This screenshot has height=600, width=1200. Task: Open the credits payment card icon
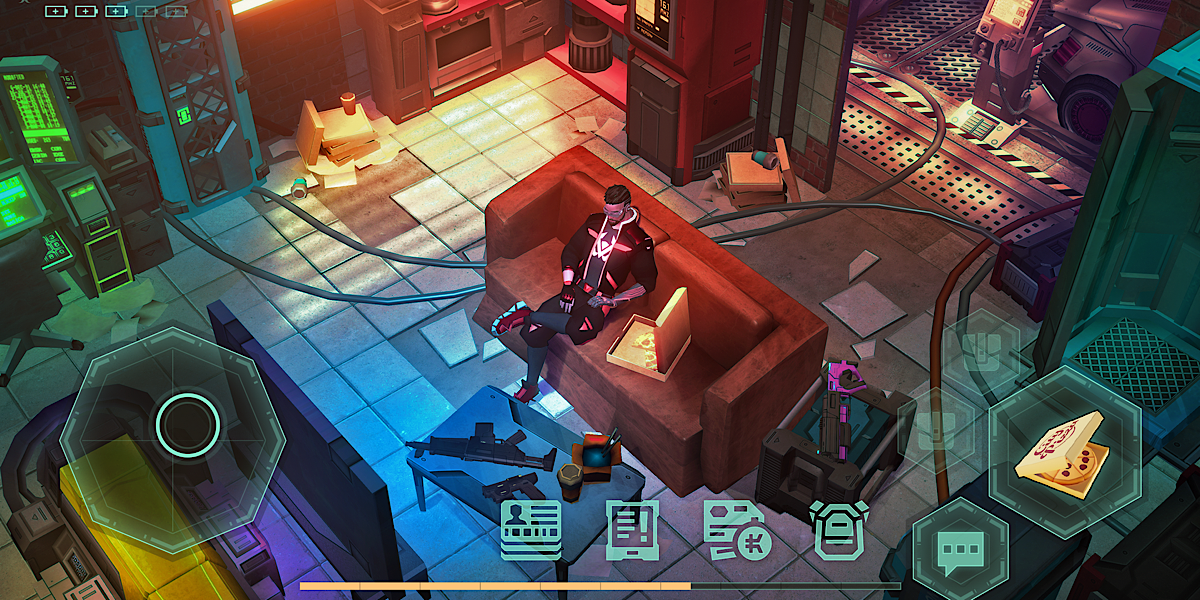(736, 531)
